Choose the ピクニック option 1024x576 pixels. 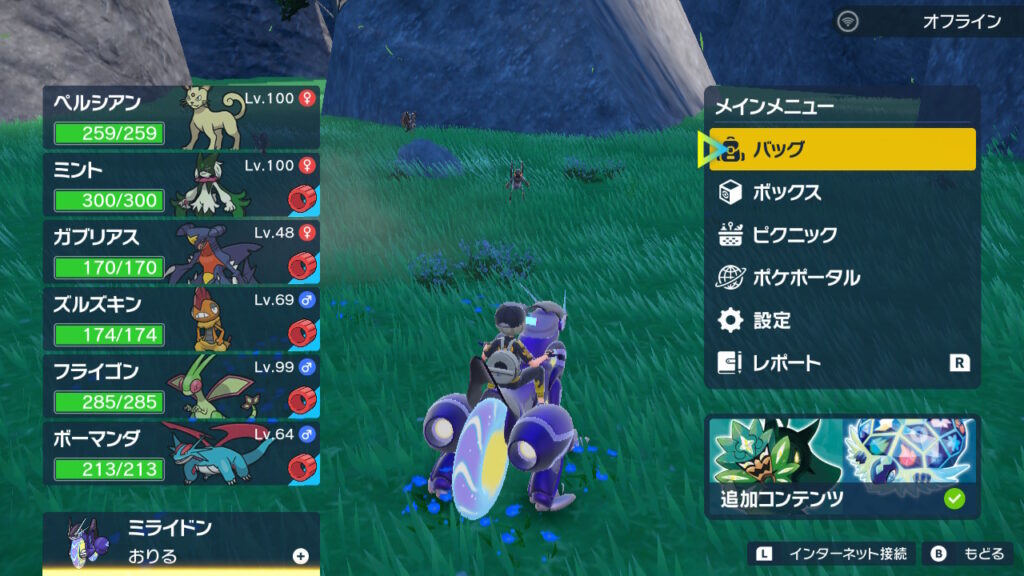(842, 235)
